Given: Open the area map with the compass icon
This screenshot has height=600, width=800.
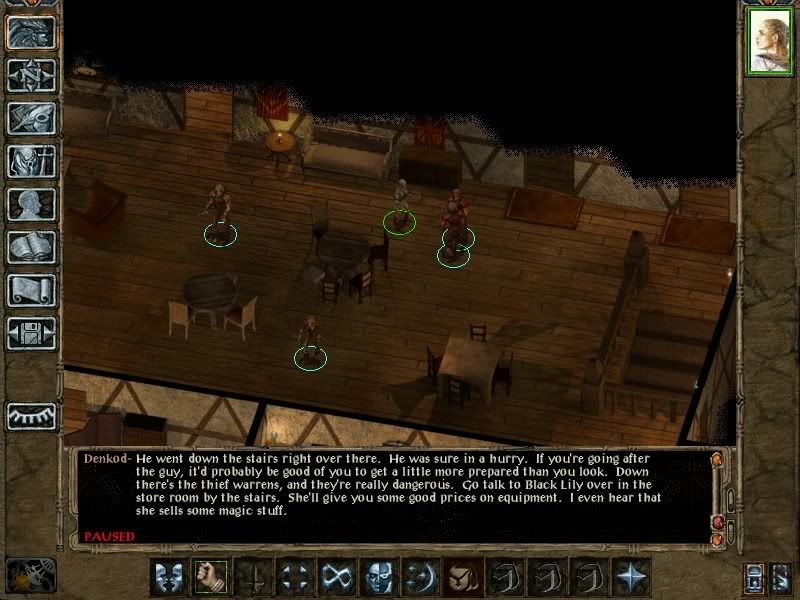Looking at the screenshot, I should click(x=31, y=74).
